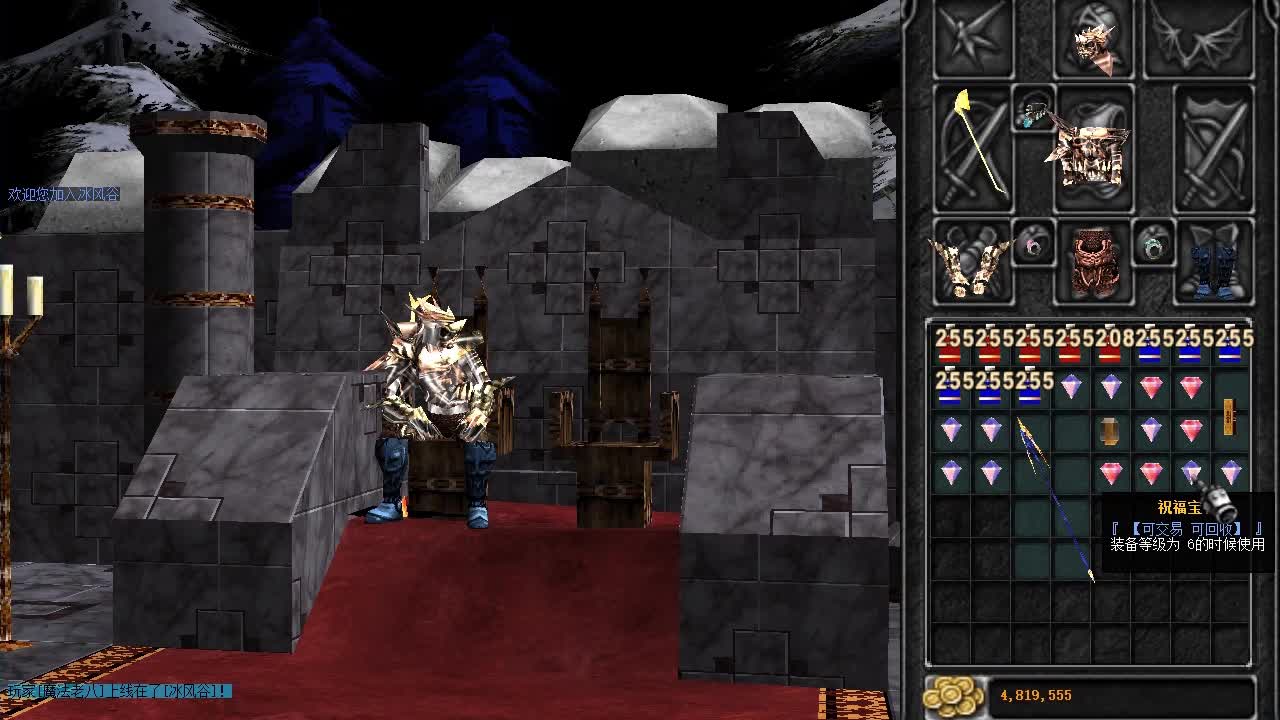Screen dimensions: 1280x720
Task: Click the brown barrel item in inventory
Action: pos(1110,431)
